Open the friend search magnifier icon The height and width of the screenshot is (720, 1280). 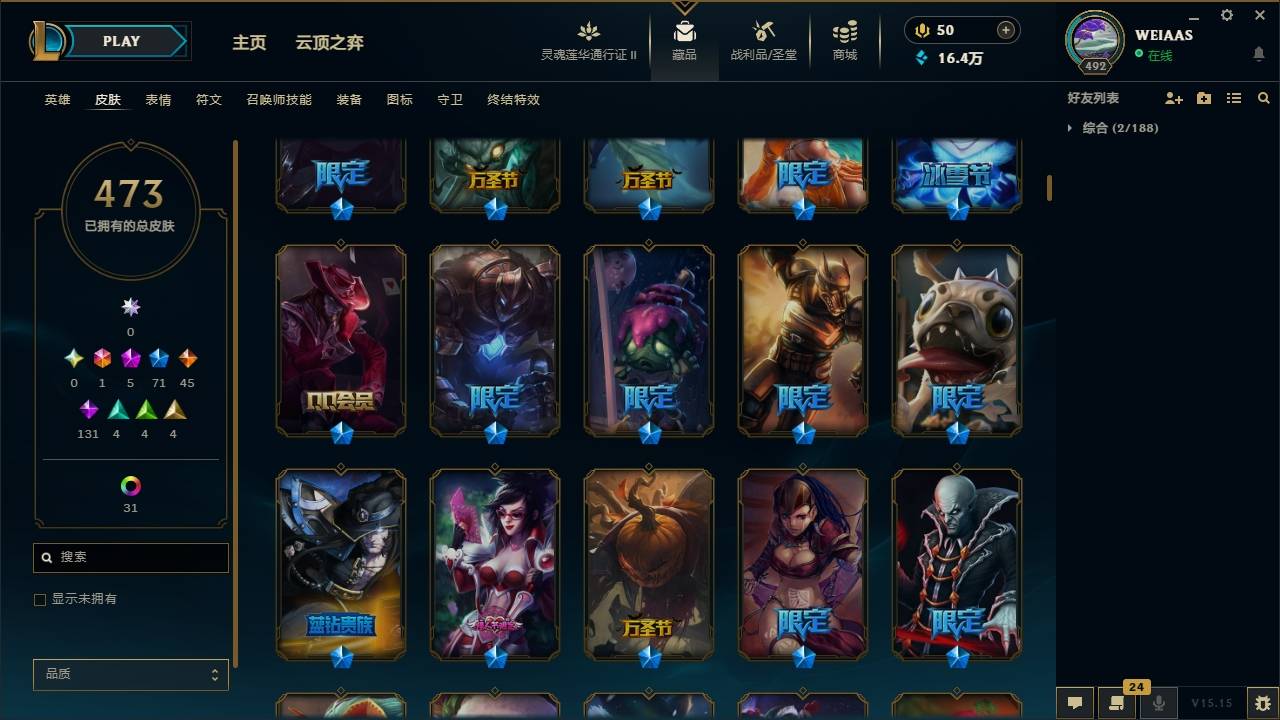coord(1264,98)
